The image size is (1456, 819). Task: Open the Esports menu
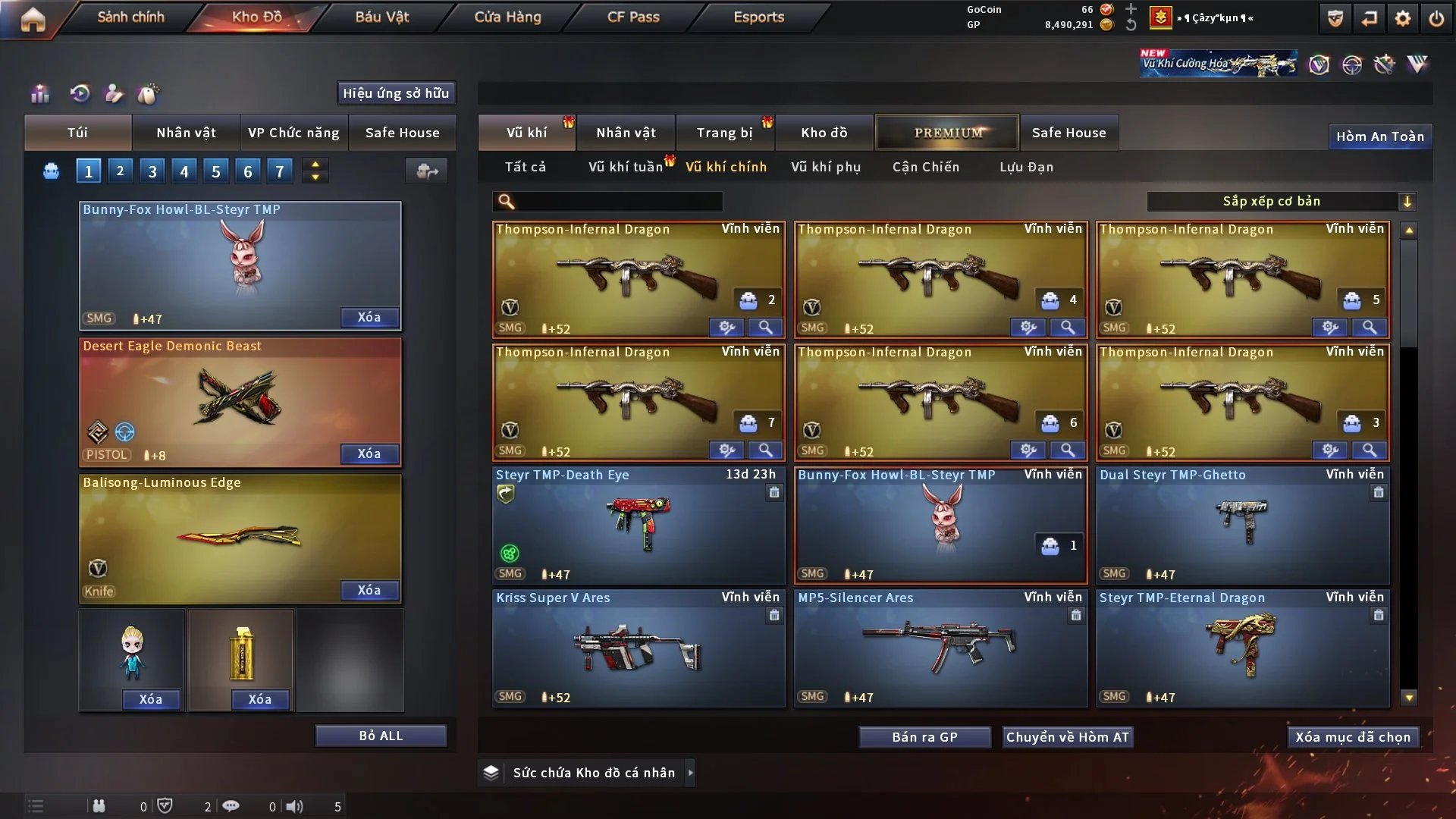point(758,17)
